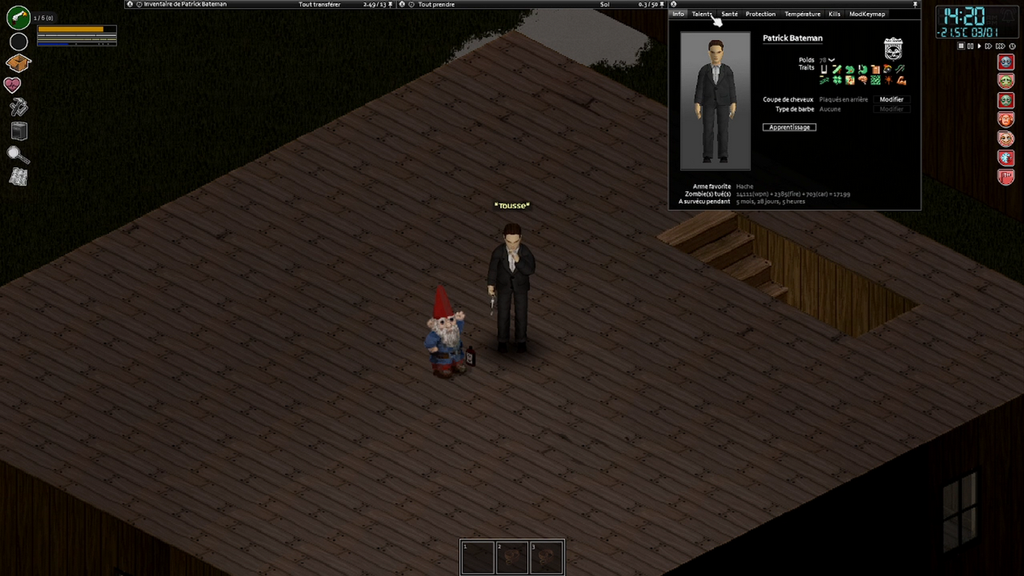
Task: Switch to the ModKeymap tab
Action: [x=866, y=14]
